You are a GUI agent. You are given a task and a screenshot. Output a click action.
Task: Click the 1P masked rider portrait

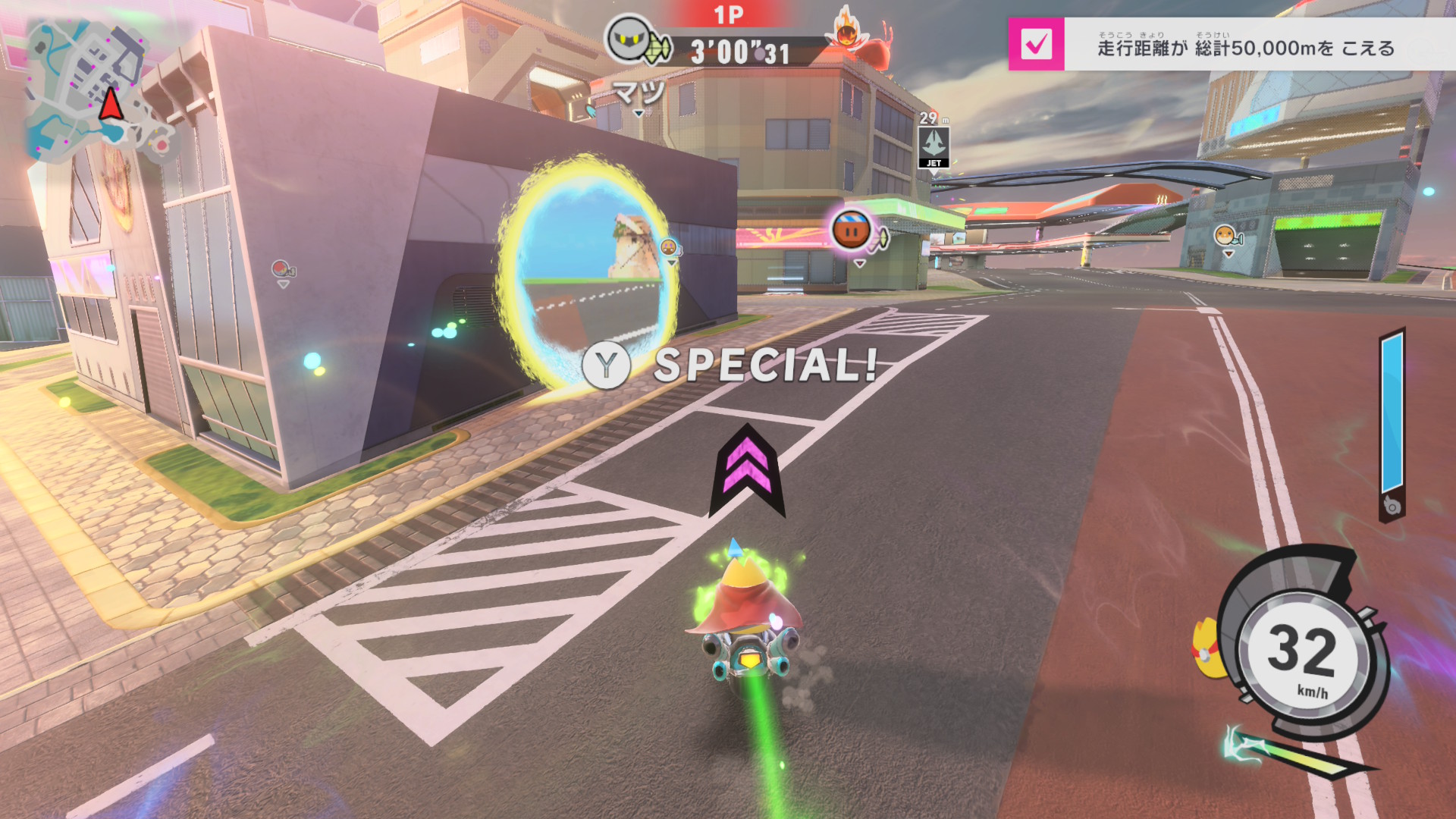[x=629, y=39]
